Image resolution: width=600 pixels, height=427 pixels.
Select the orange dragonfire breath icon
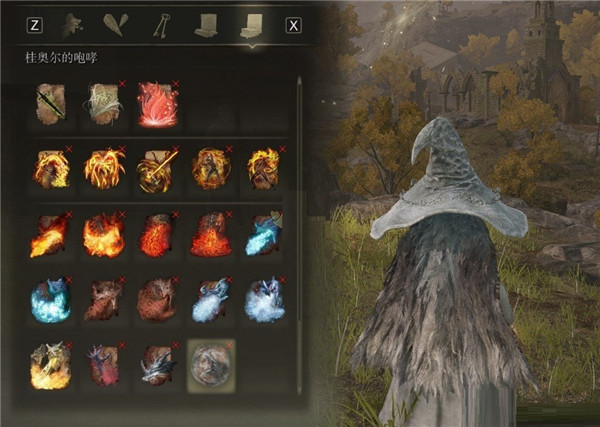coord(50,235)
